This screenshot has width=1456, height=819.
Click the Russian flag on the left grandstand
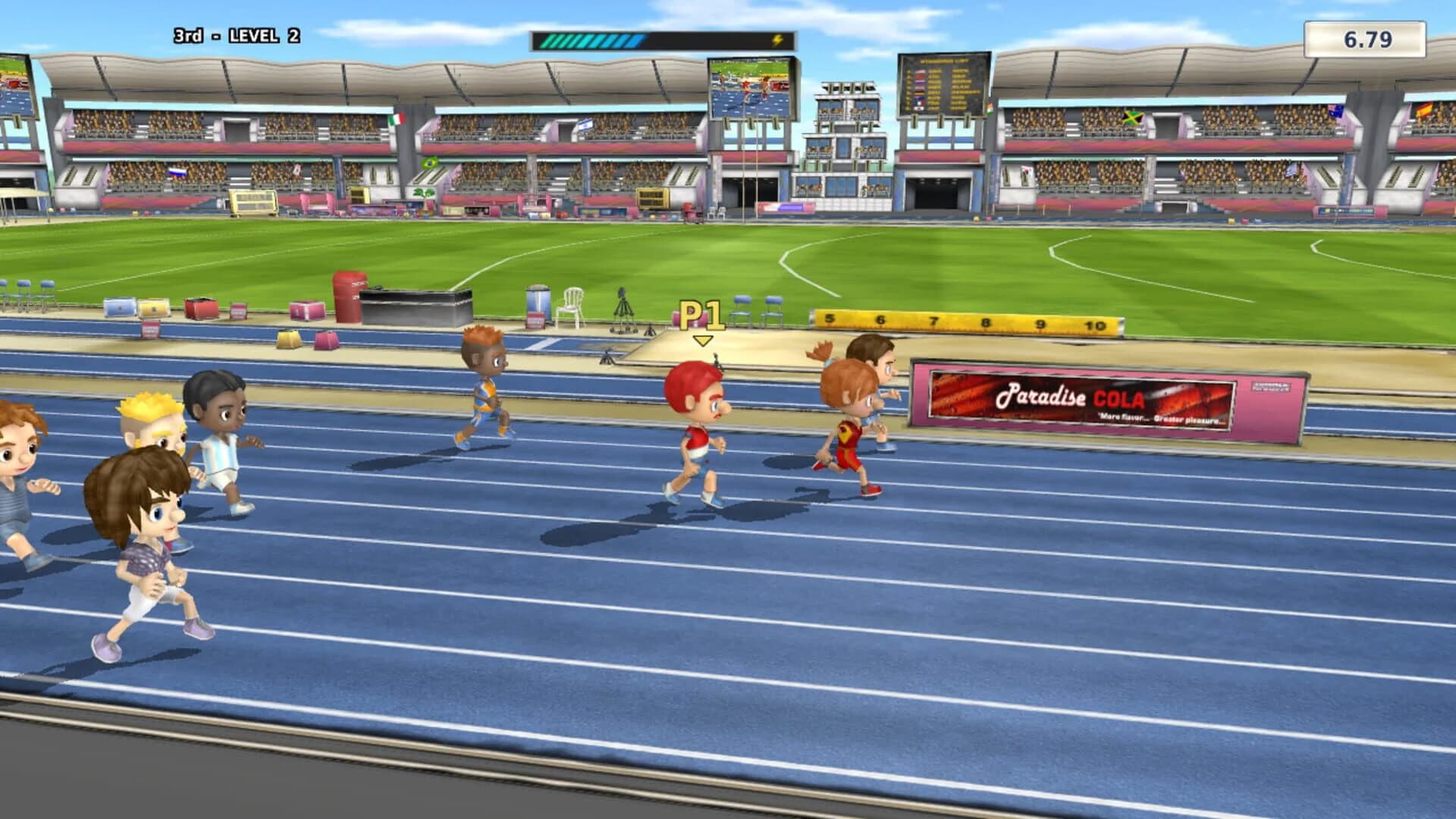177,173
